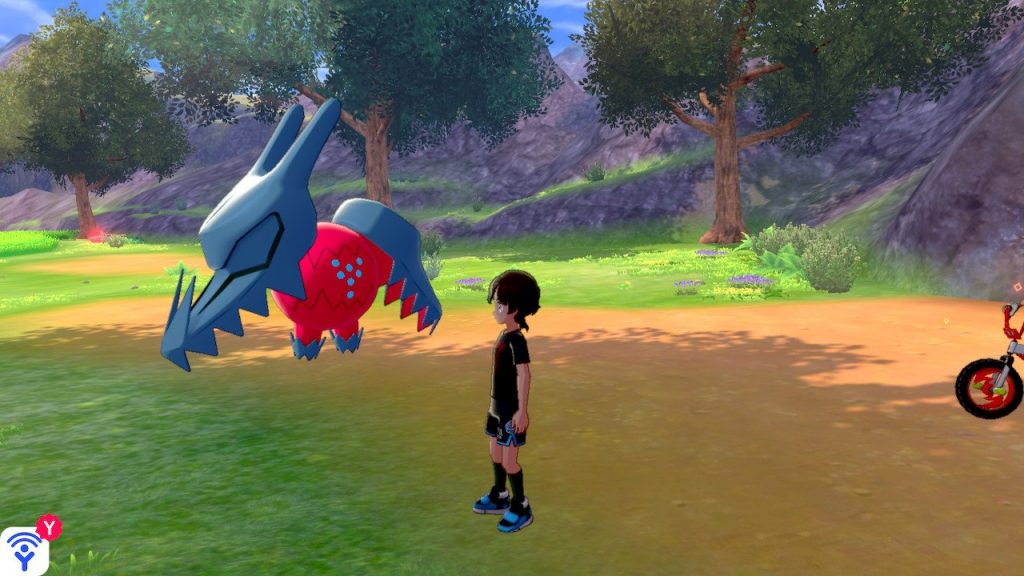Viewport: 1024px width, 576px height.
Task: Open the Y-Comm wireless icon
Action: tap(24, 549)
